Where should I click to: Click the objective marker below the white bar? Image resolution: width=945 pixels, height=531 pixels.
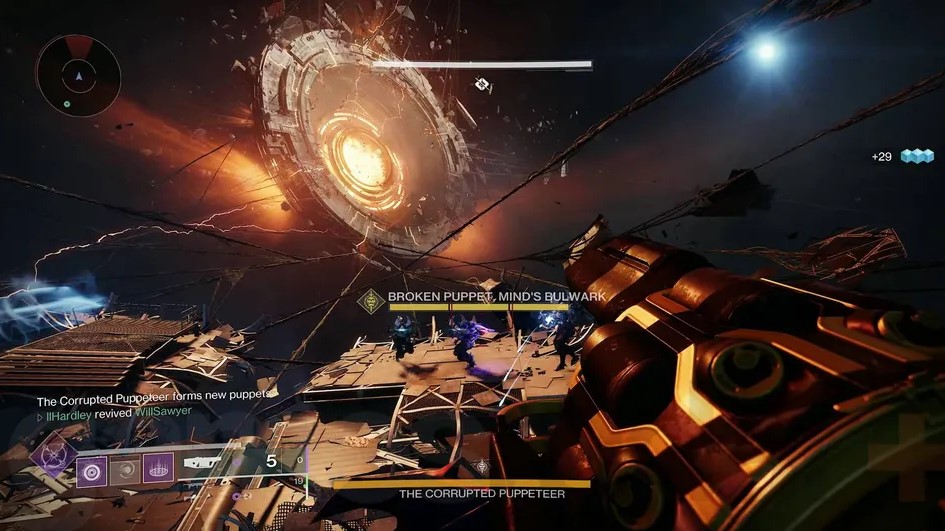pyautogui.click(x=482, y=85)
